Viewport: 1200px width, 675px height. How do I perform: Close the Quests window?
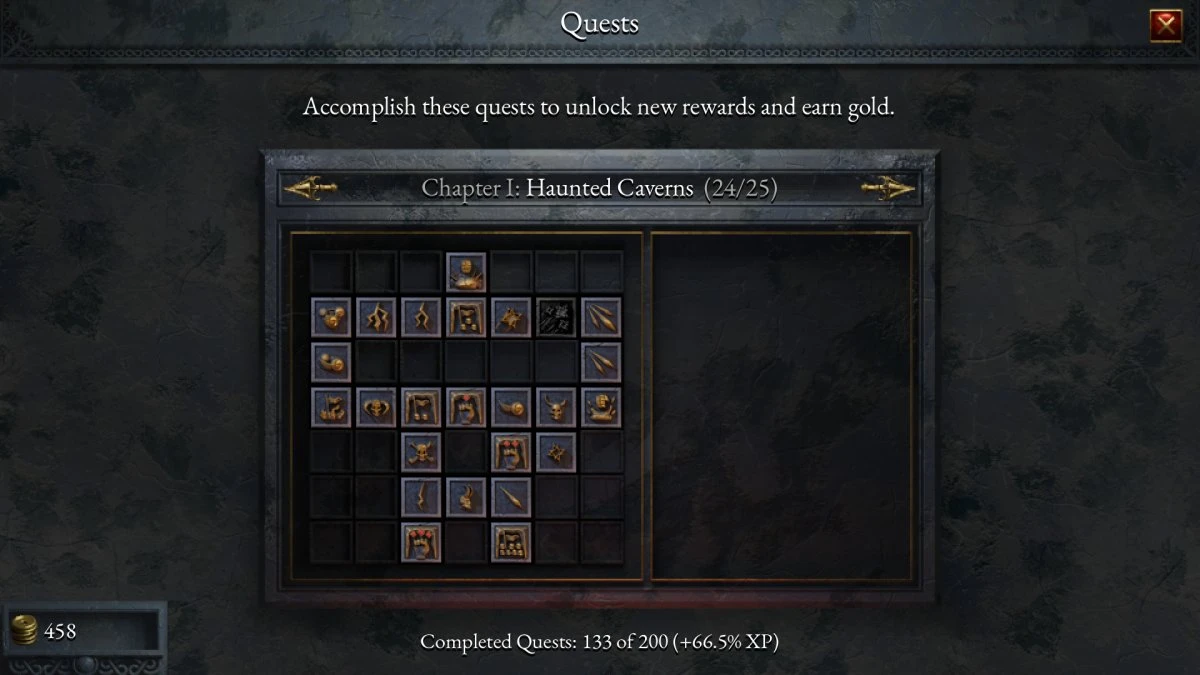1166,25
